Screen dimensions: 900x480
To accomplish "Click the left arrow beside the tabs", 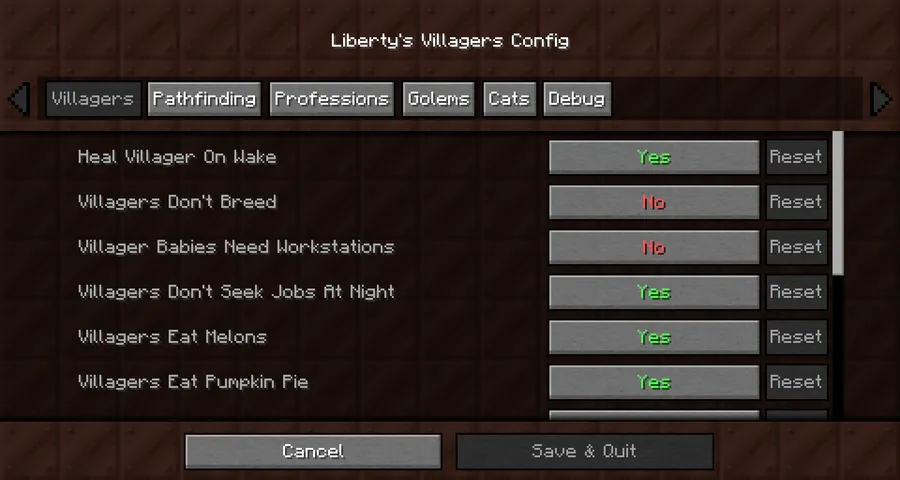I will pos(18,99).
